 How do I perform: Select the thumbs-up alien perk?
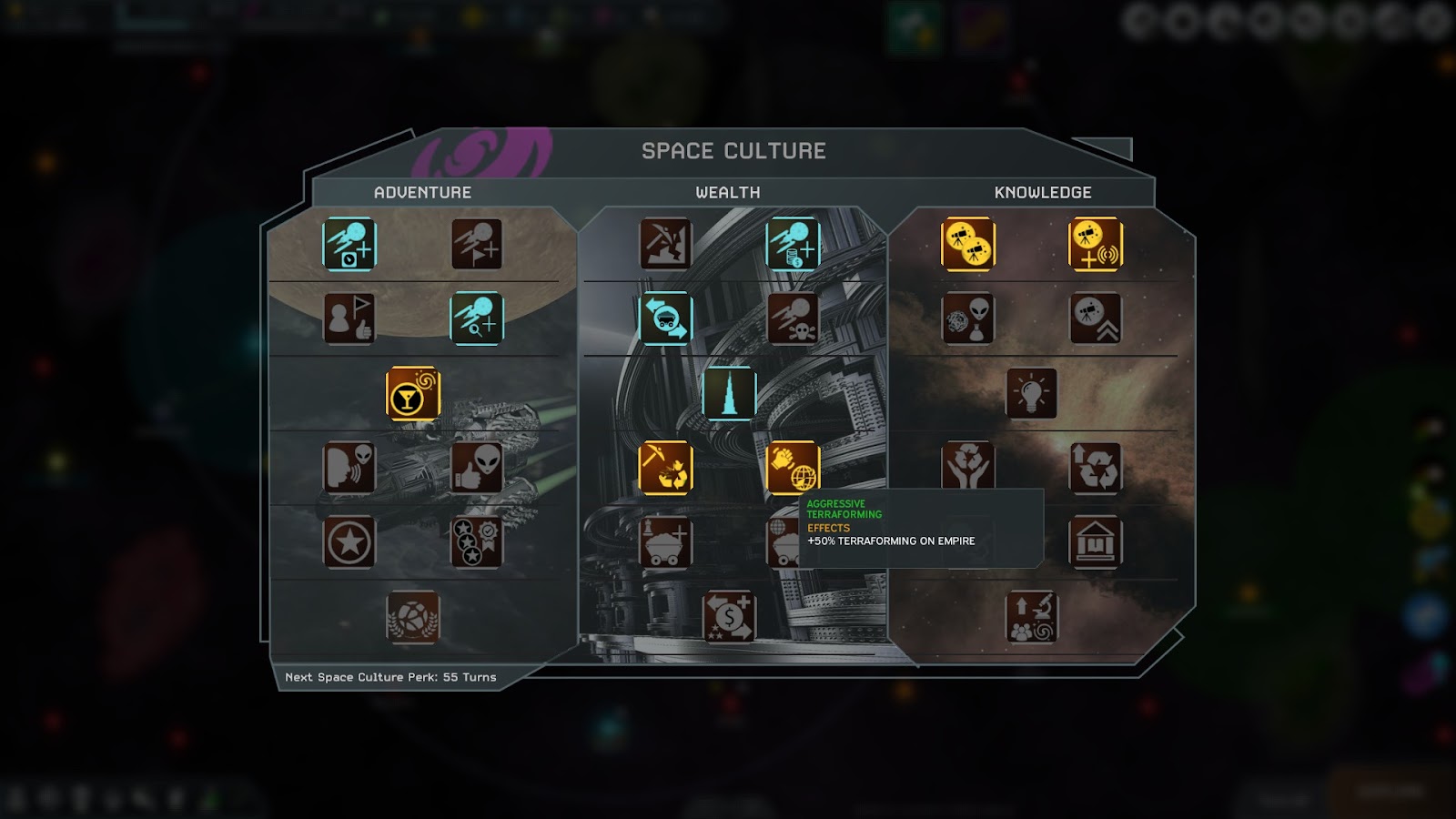coord(477,468)
